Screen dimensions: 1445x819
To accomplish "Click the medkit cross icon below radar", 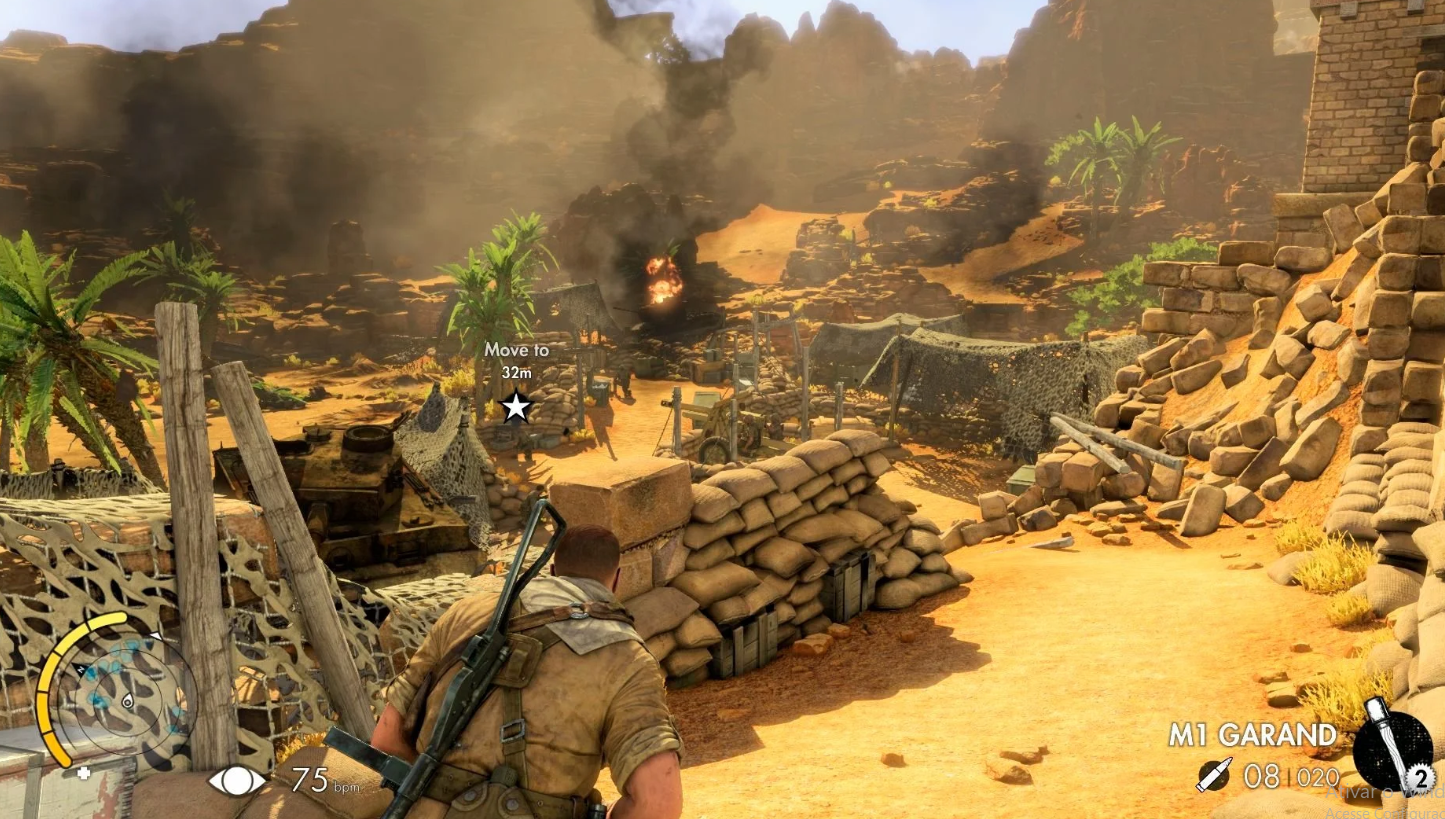I will [x=84, y=772].
